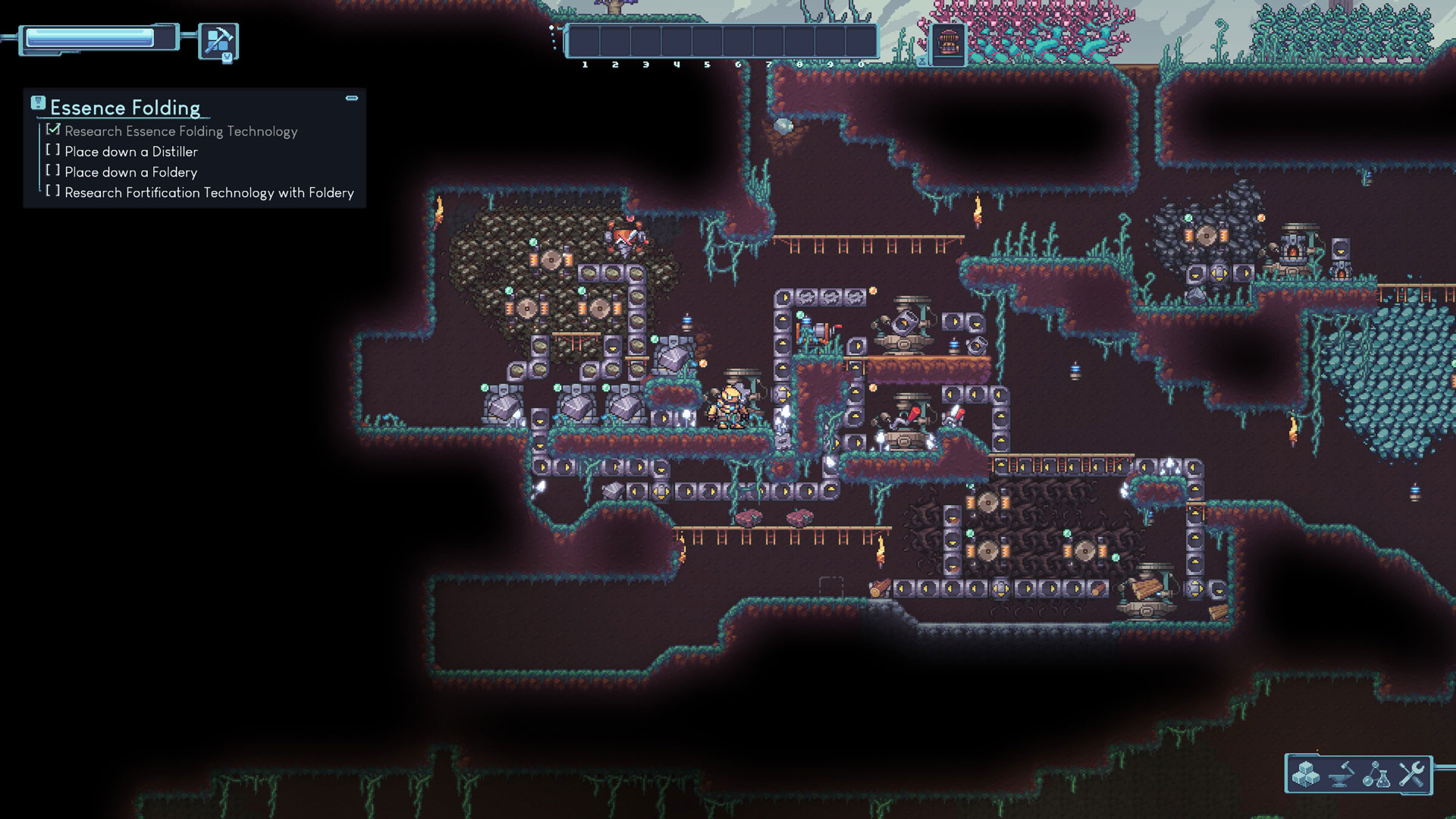Toggle the build mode hammer icon
The width and height of the screenshot is (1456, 819).
[x=218, y=40]
